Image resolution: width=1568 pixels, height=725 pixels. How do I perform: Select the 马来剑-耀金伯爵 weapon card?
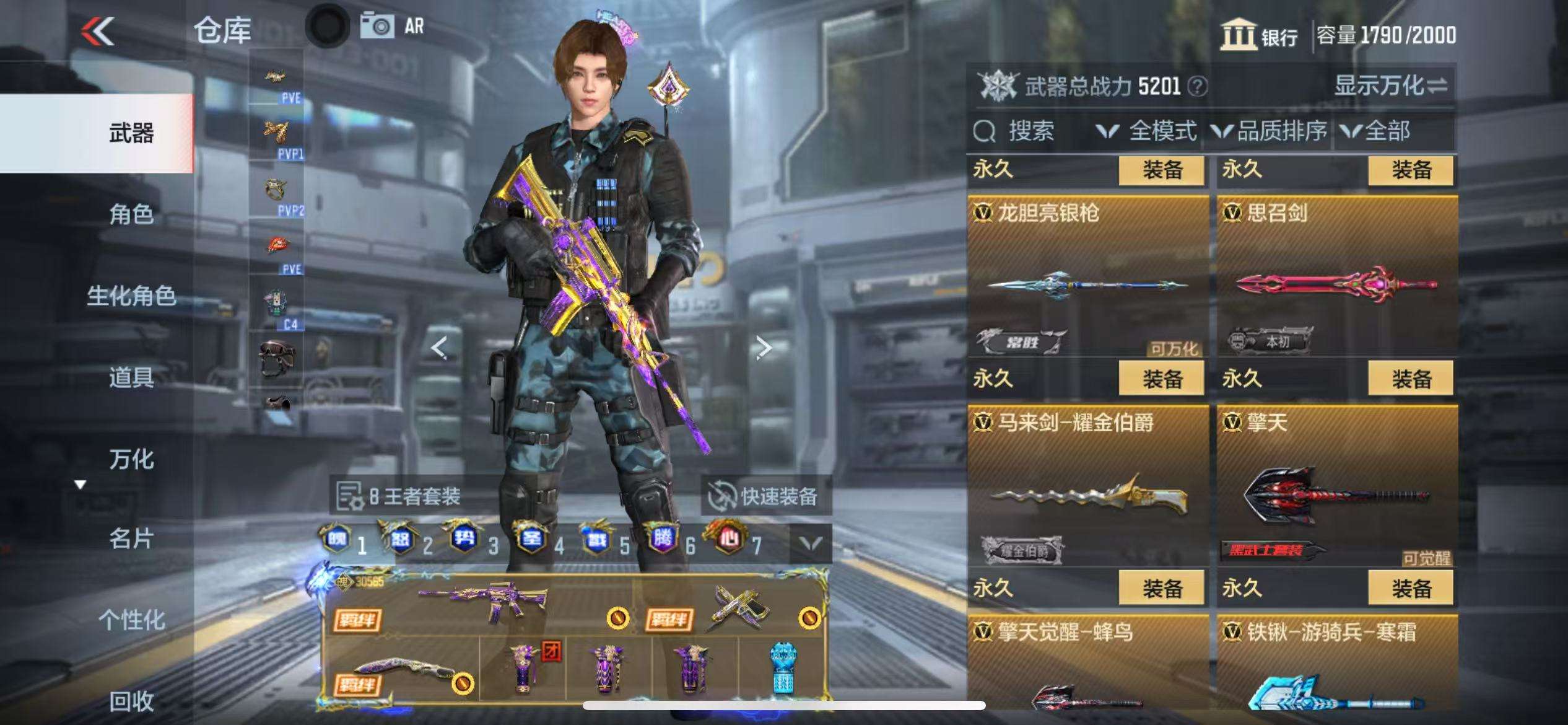[1087, 490]
